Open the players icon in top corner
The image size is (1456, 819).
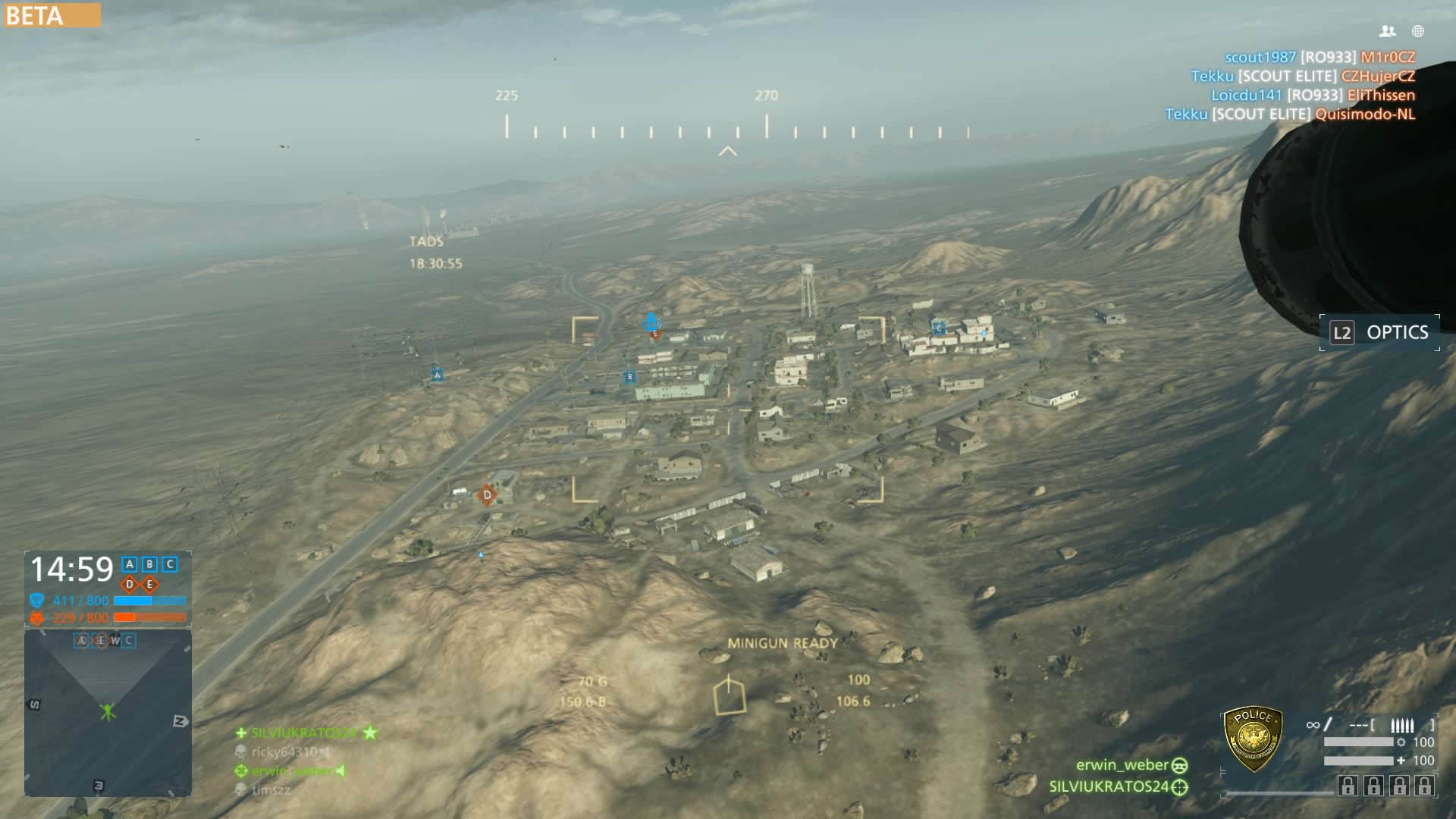click(x=1387, y=31)
